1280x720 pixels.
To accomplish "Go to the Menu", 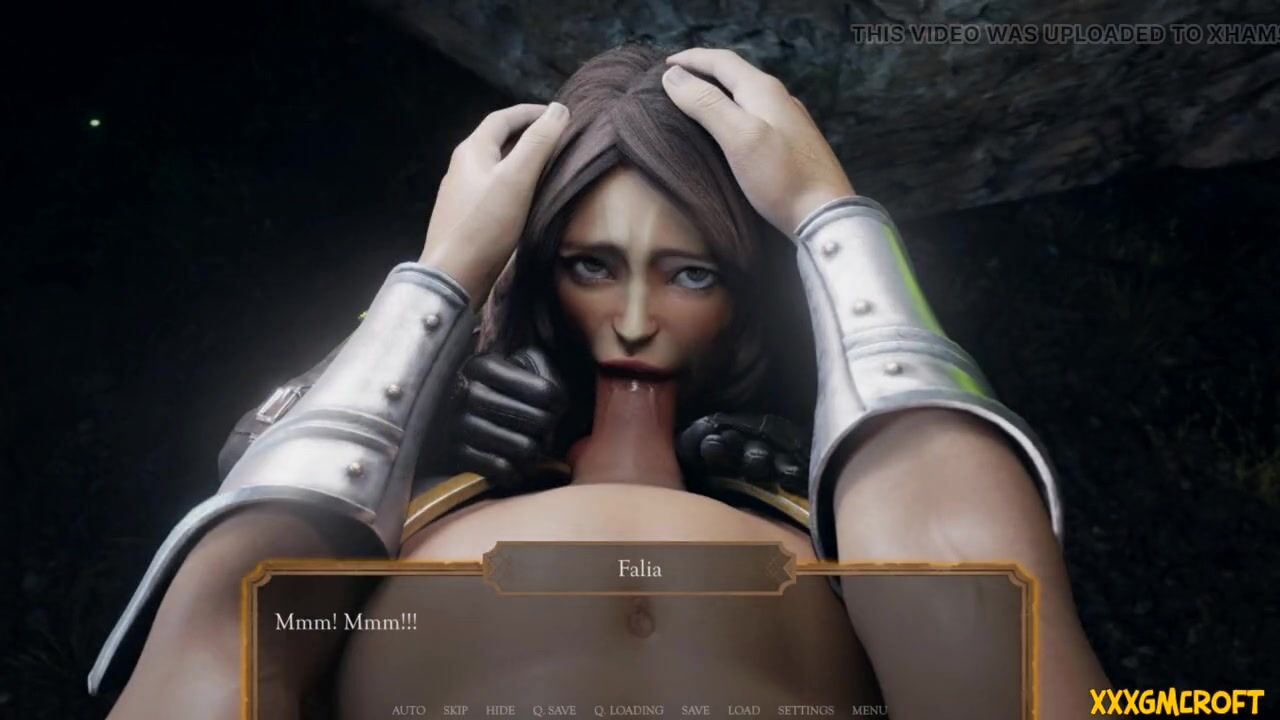I will click(868, 710).
